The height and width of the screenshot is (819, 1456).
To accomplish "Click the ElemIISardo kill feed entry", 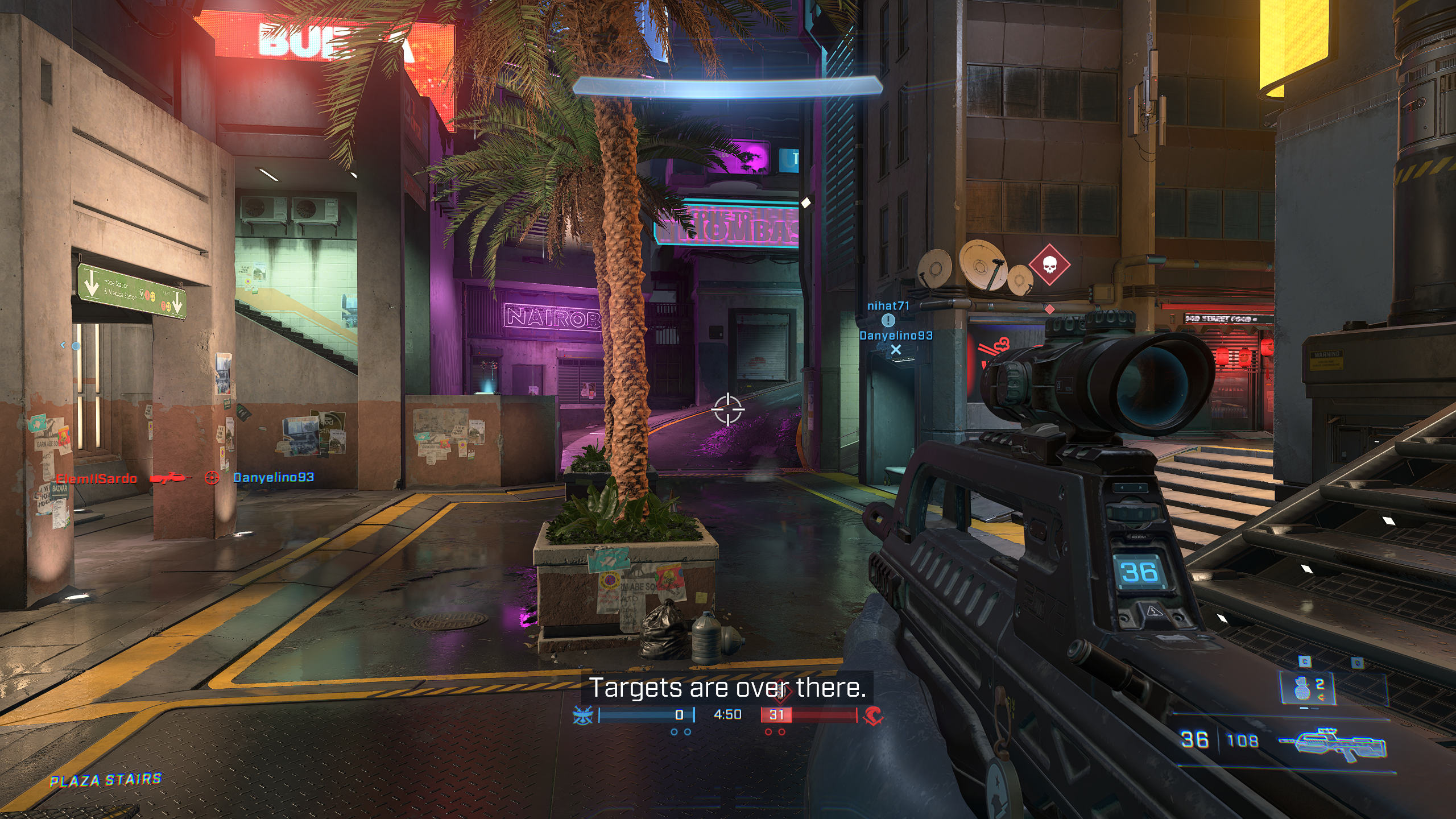I will pyautogui.click(x=97, y=478).
